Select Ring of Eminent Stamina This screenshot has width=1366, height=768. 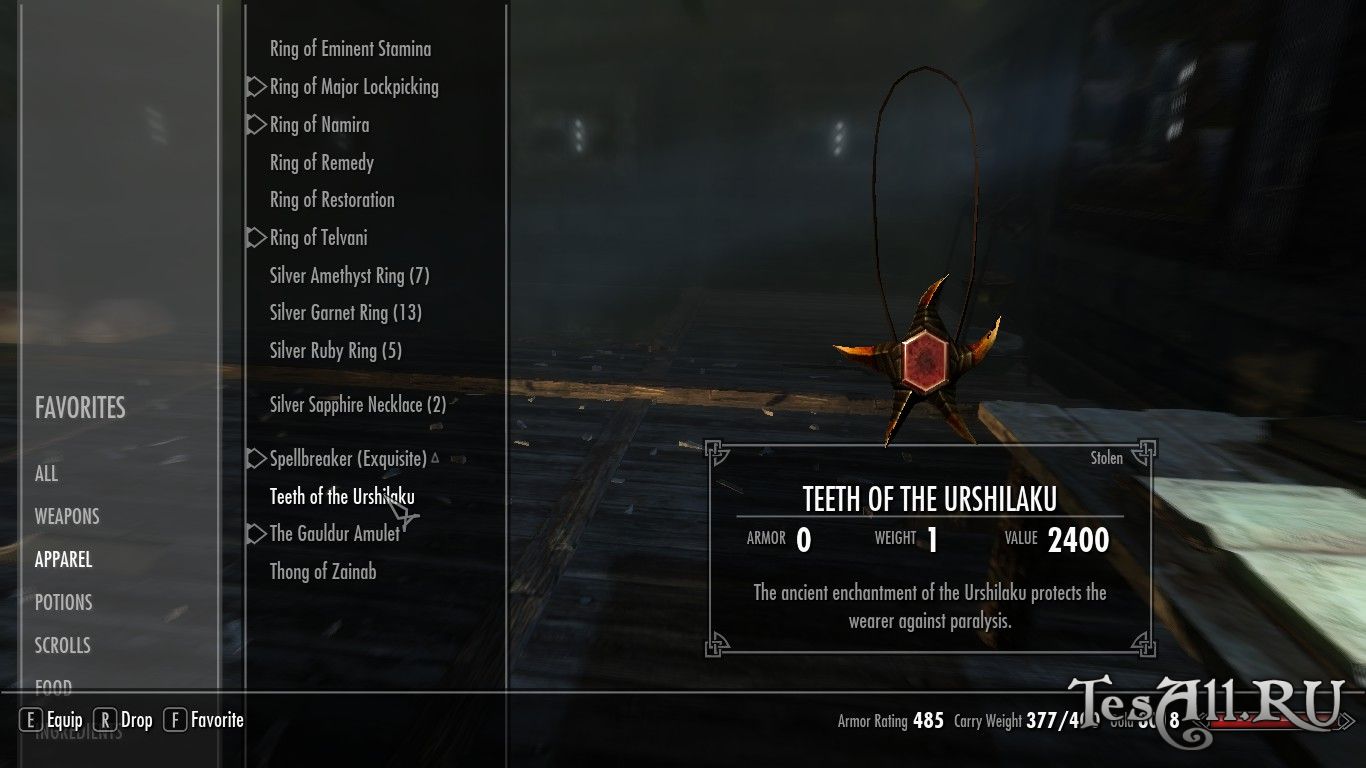tap(350, 49)
